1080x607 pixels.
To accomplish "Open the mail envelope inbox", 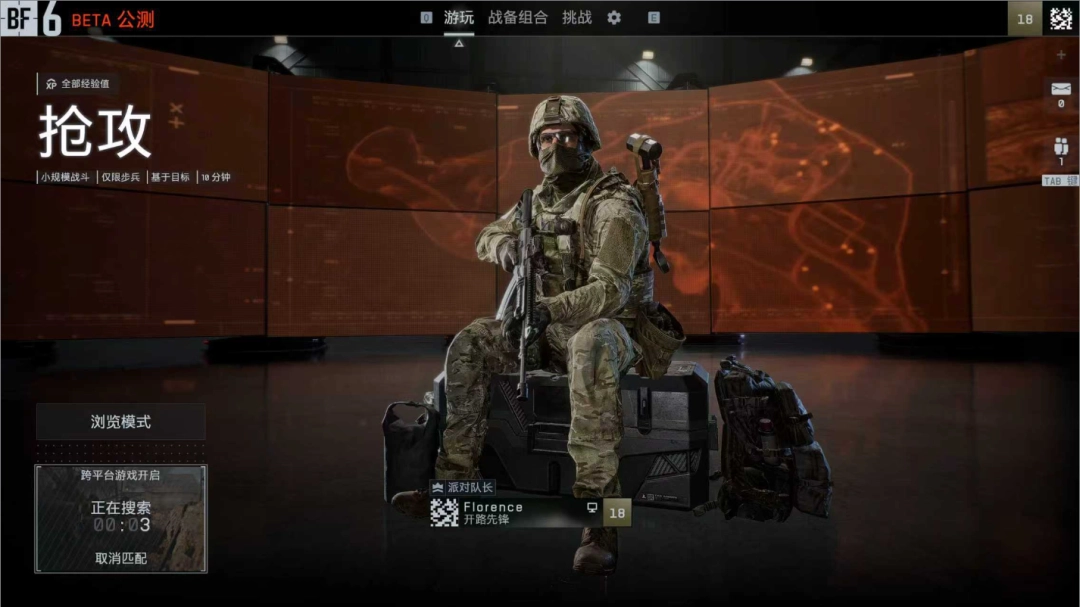I will click(x=1061, y=91).
